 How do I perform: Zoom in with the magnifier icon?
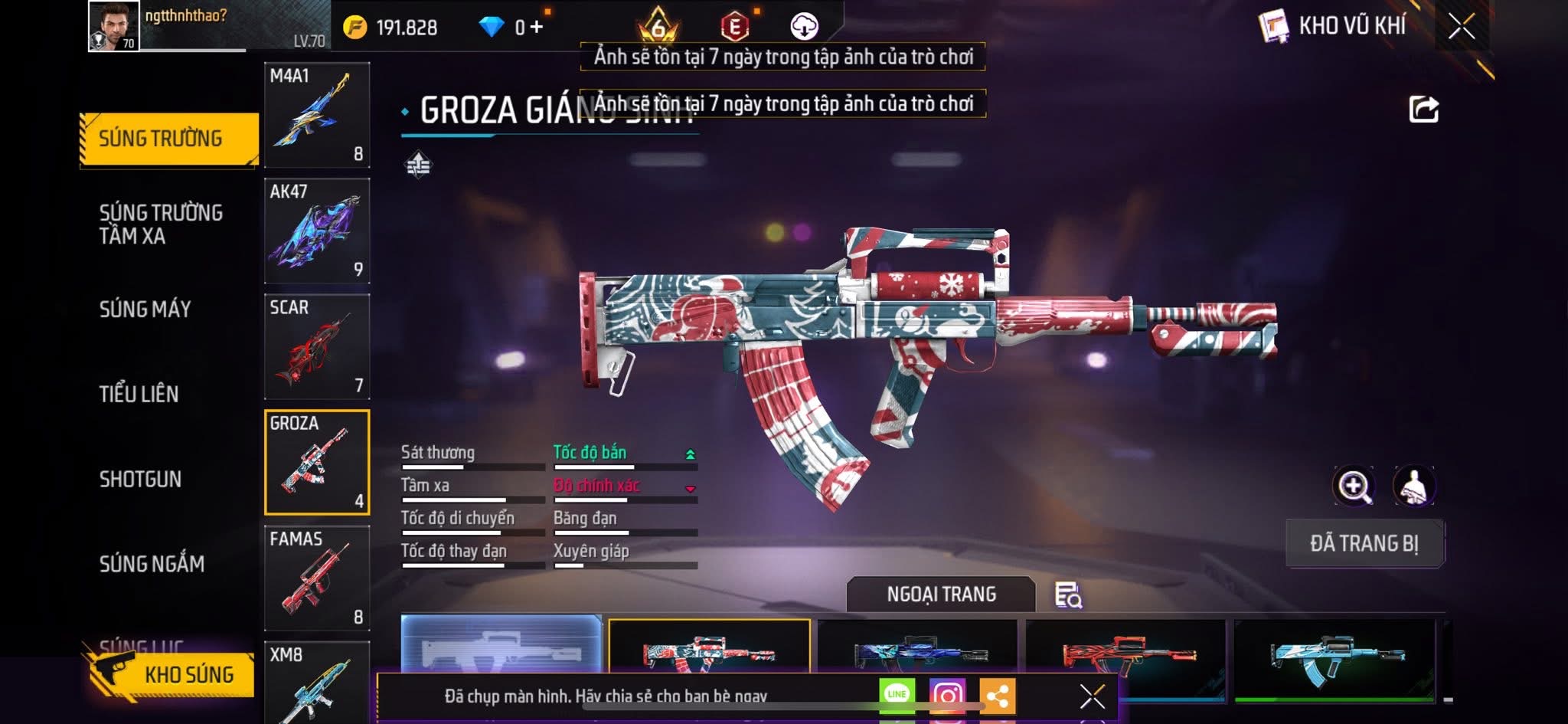(x=1353, y=486)
